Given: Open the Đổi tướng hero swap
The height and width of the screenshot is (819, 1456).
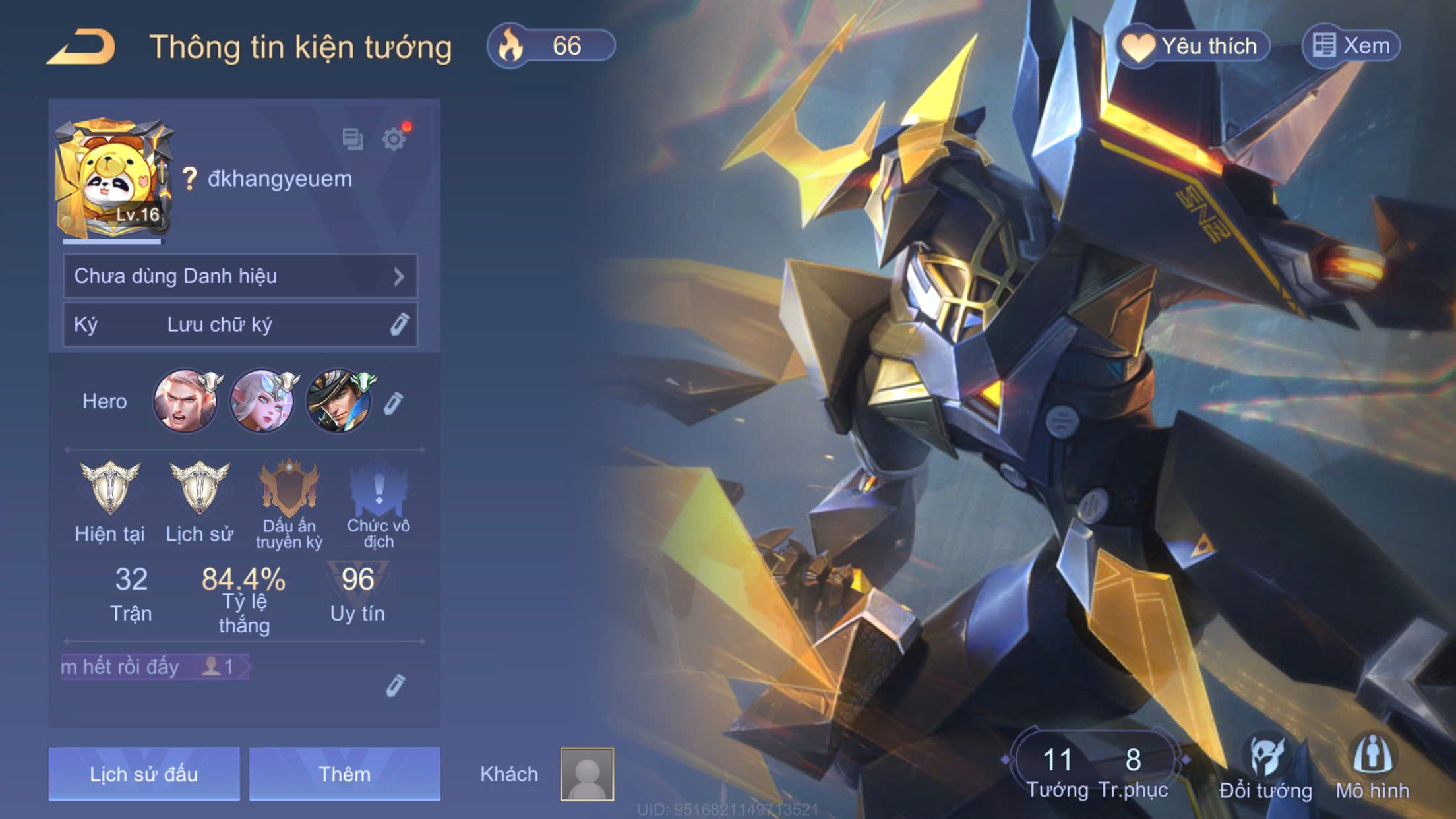Looking at the screenshot, I should coord(1265,768).
